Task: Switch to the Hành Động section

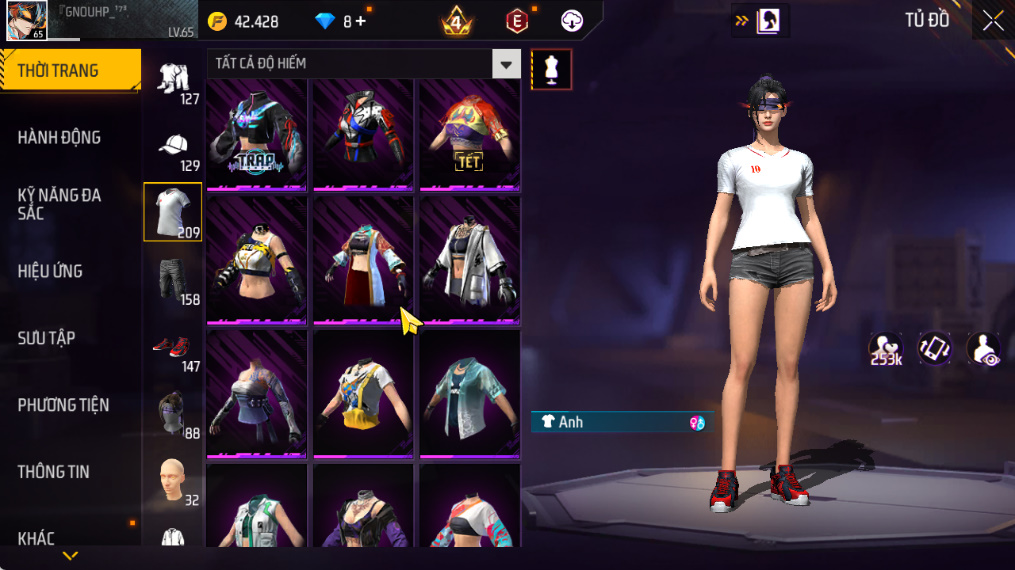Action: pos(60,137)
